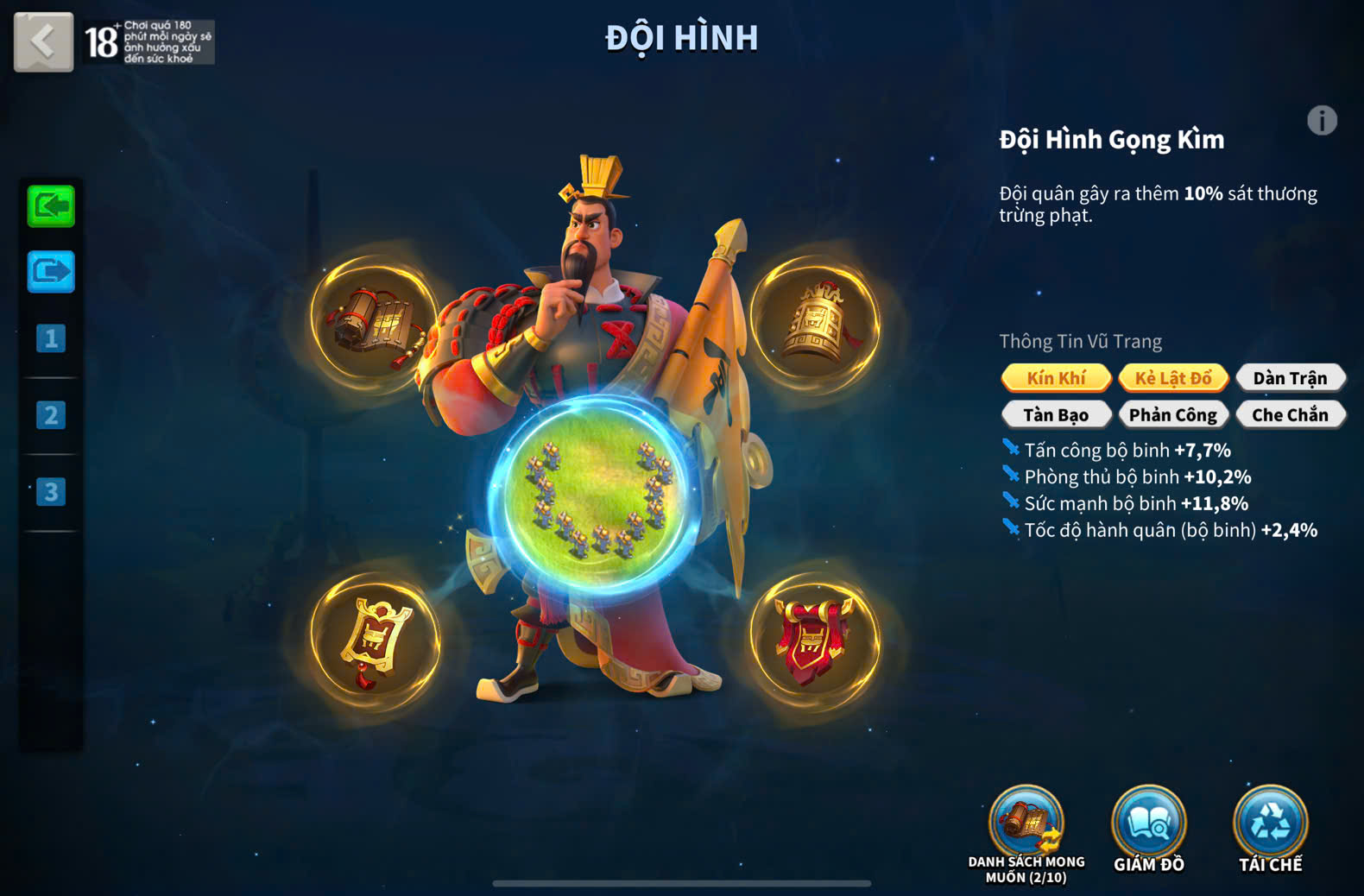Switch to formation preset 2
The height and width of the screenshot is (896, 1364).
coord(51,415)
